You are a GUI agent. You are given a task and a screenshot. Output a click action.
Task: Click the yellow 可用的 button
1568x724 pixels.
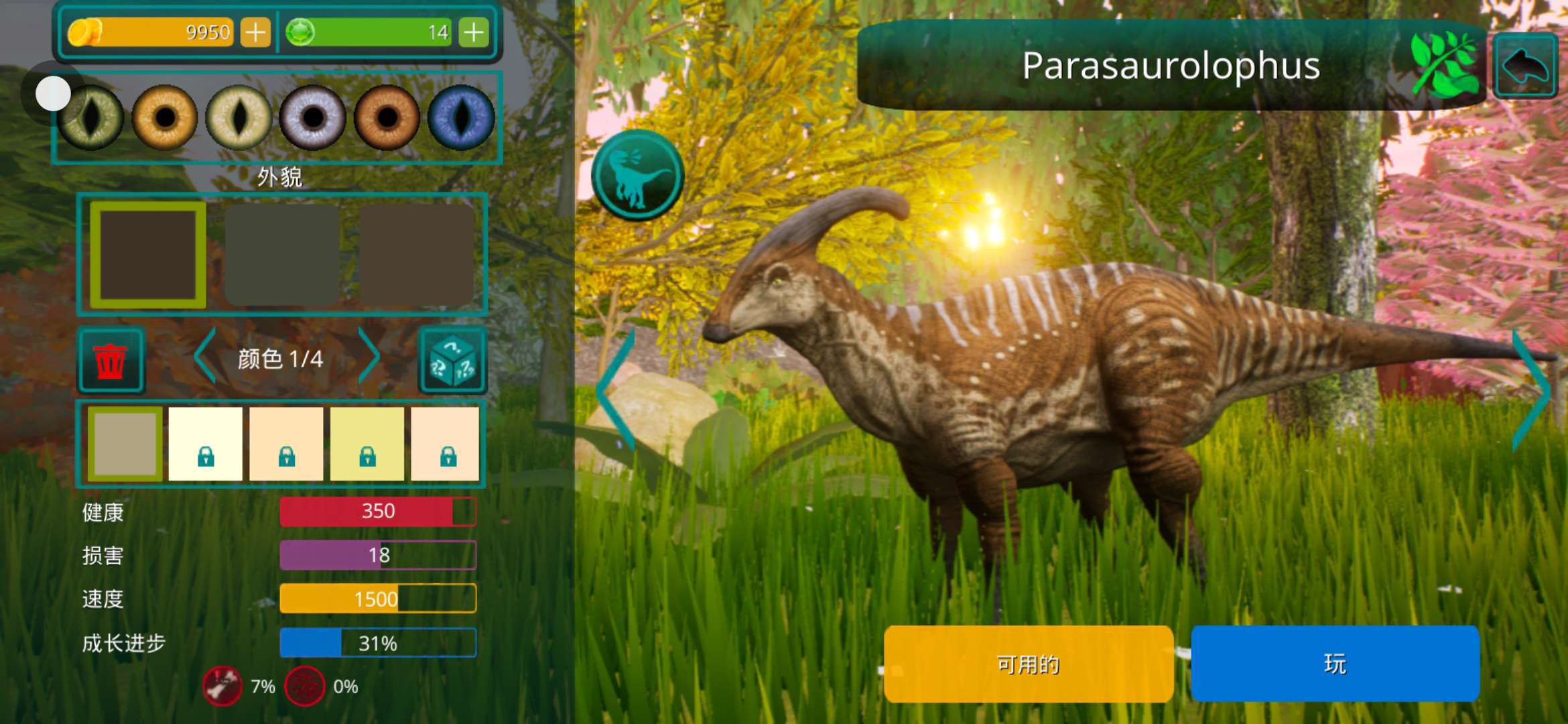[1028, 664]
